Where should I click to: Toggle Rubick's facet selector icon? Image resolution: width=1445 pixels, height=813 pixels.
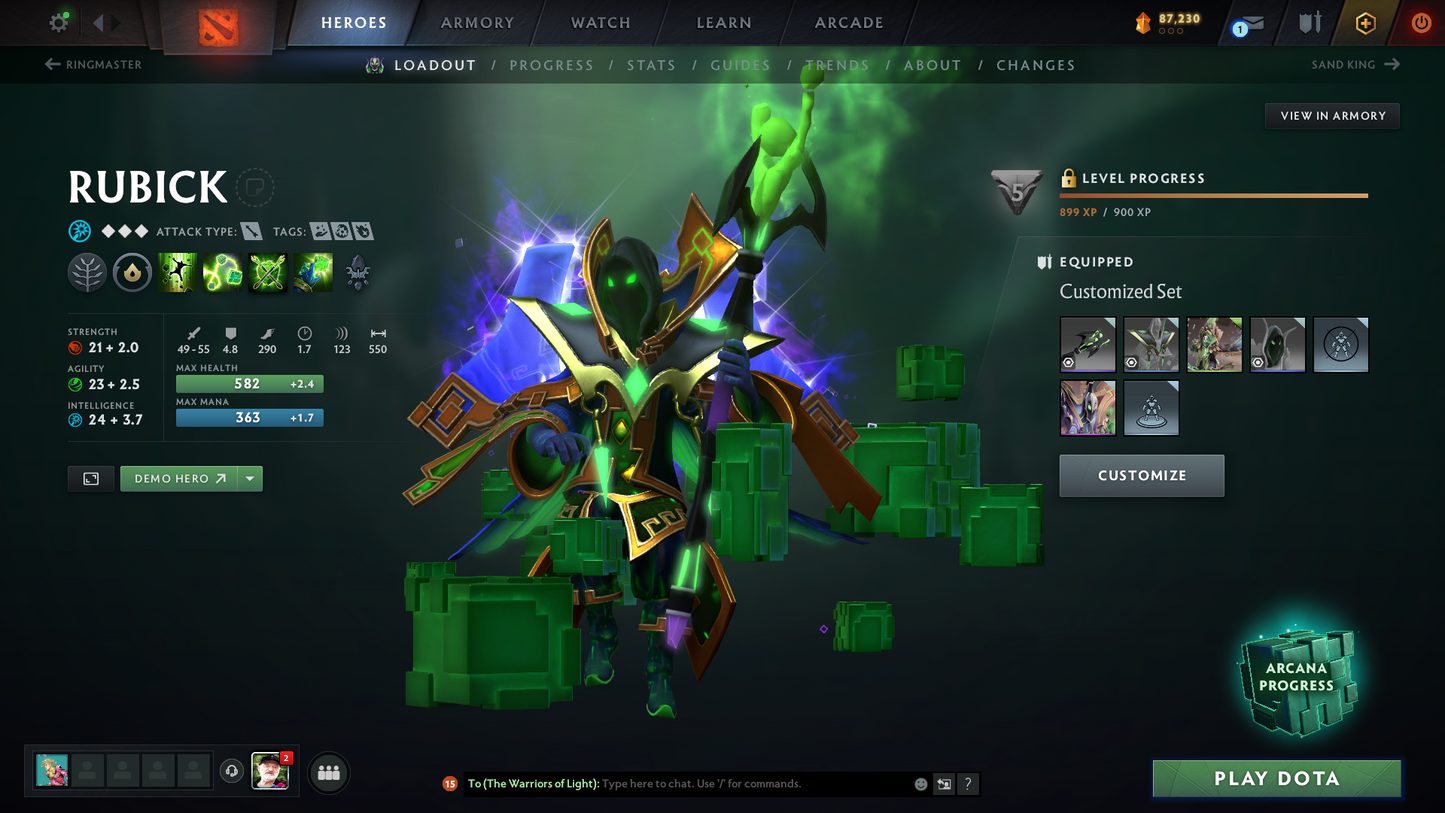132,271
